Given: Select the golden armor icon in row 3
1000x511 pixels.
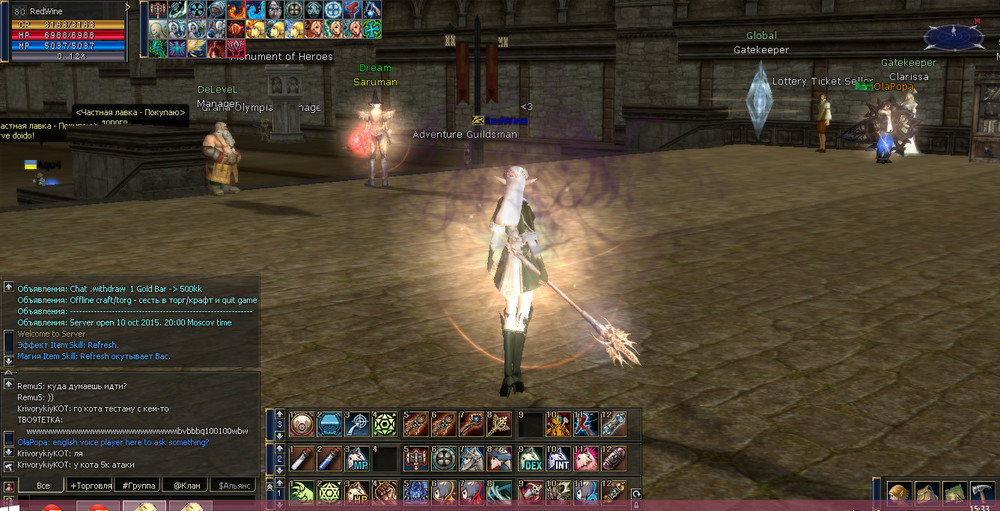Looking at the screenshot, I should 558,425.
